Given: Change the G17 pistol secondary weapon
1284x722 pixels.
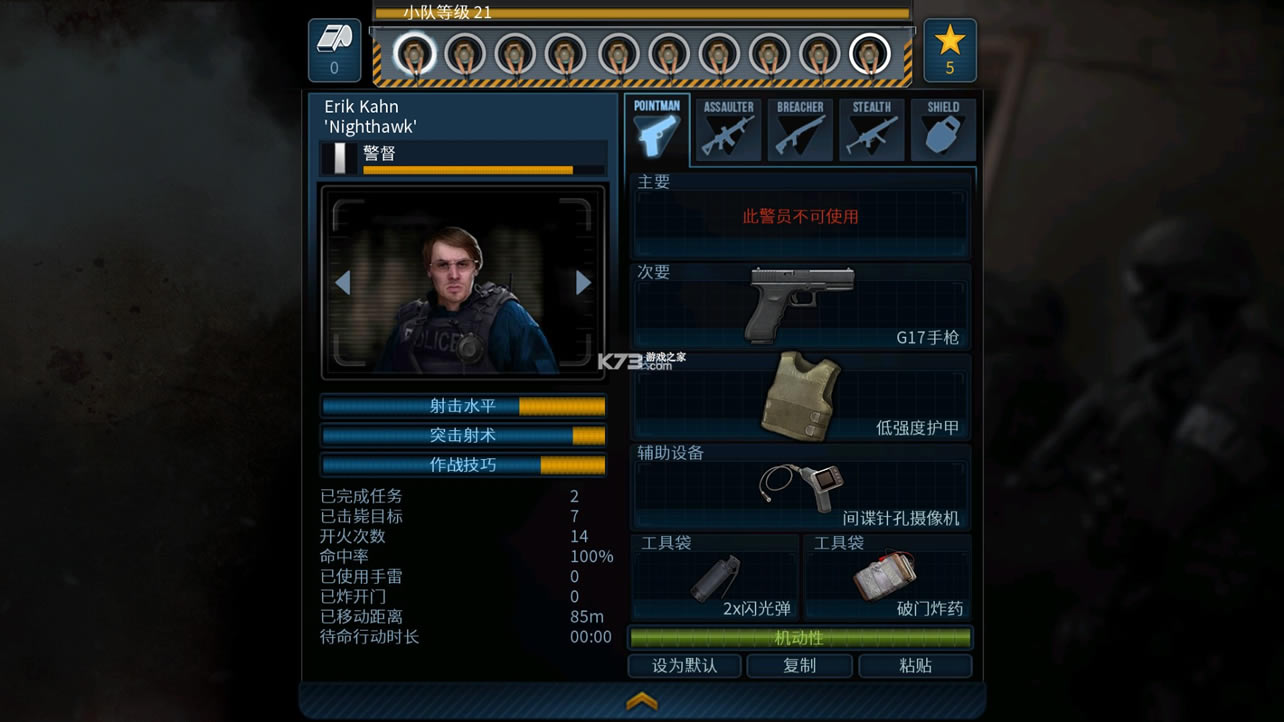Looking at the screenshot, I should (x=801, y=306).
